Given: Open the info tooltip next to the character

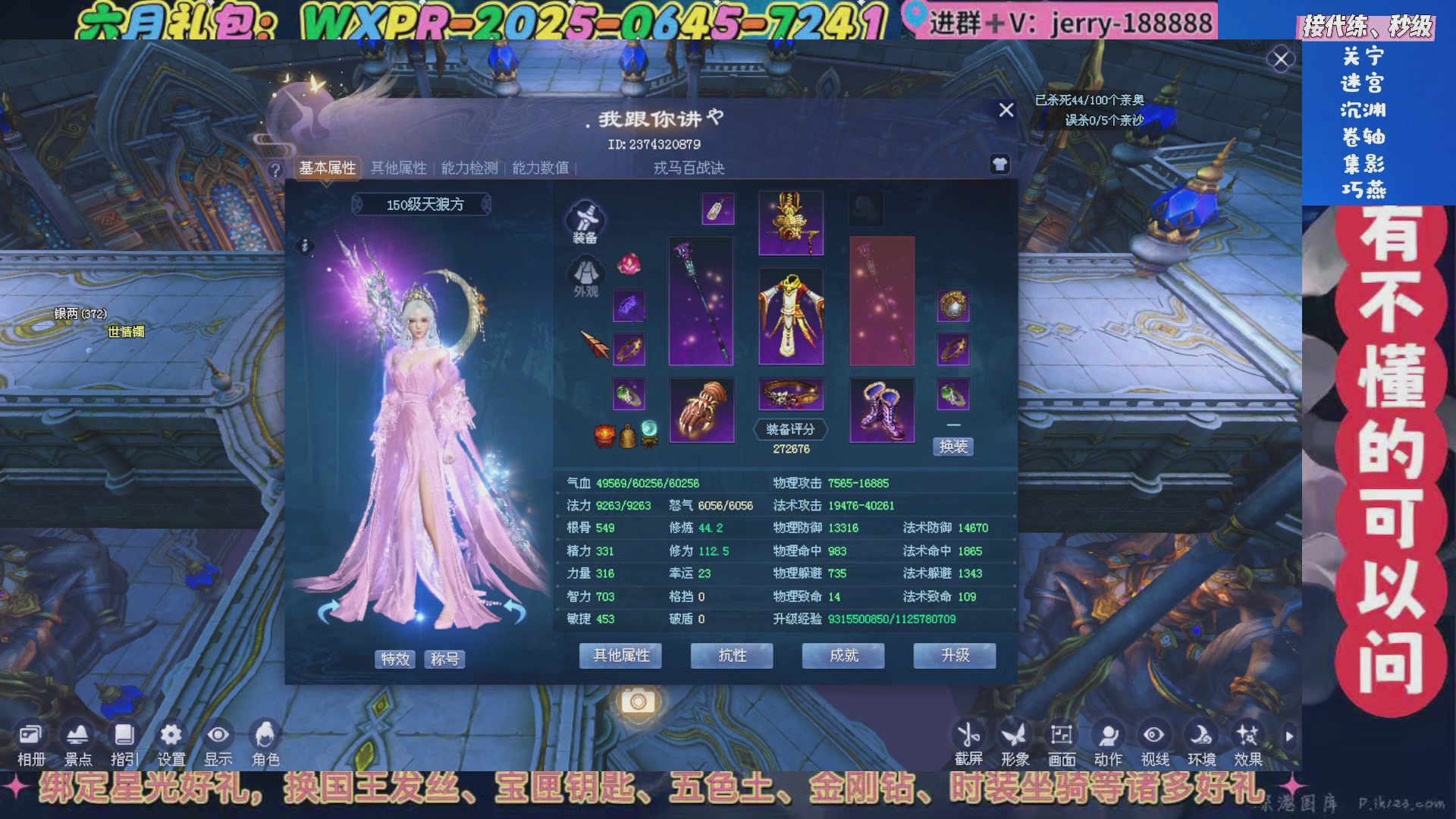Looking at the screenshot, I should click(x=306, y=244).
